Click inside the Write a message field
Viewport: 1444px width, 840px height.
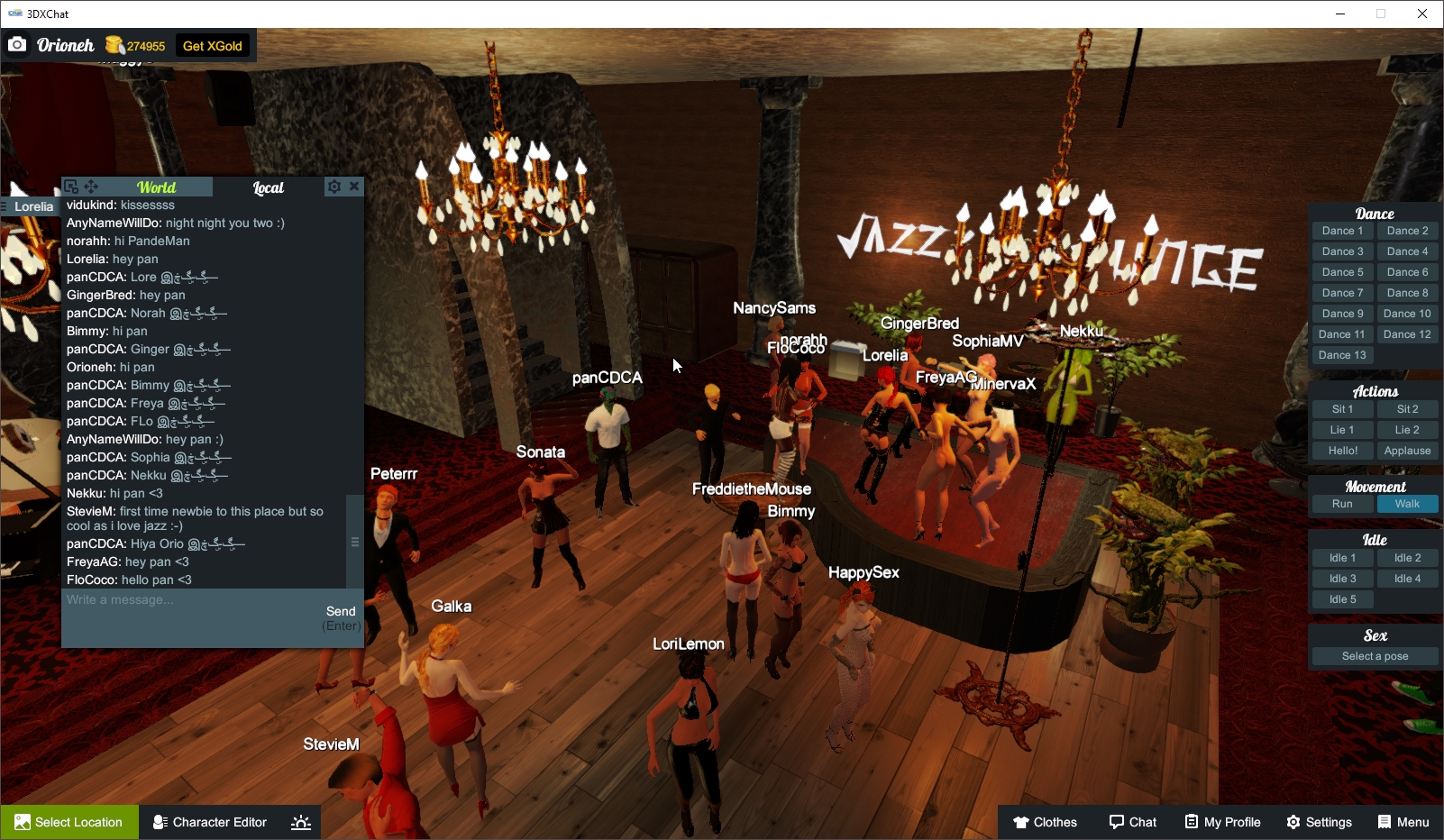[x=180, y=599]
